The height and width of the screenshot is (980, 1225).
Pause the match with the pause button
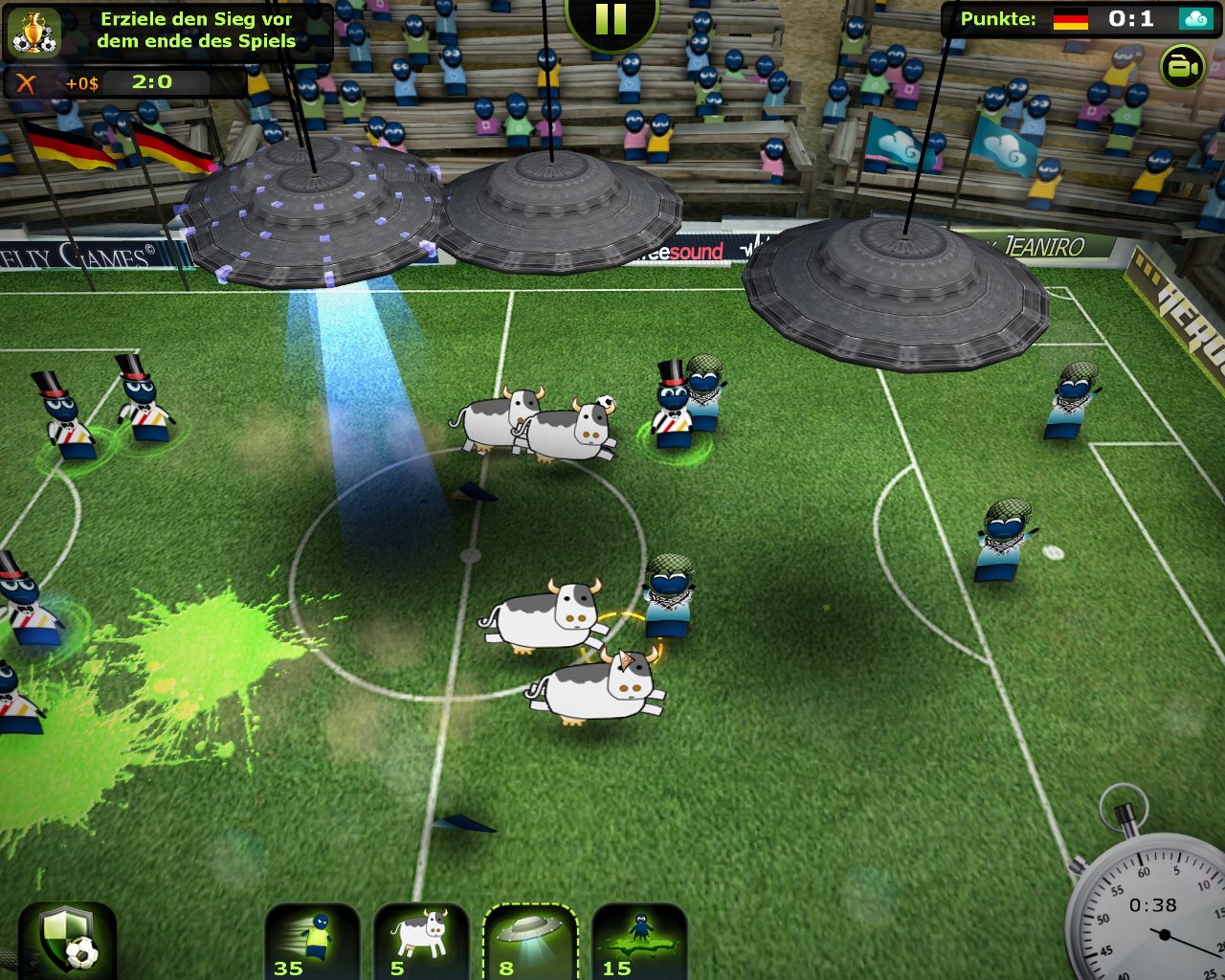tap(612, 19)
